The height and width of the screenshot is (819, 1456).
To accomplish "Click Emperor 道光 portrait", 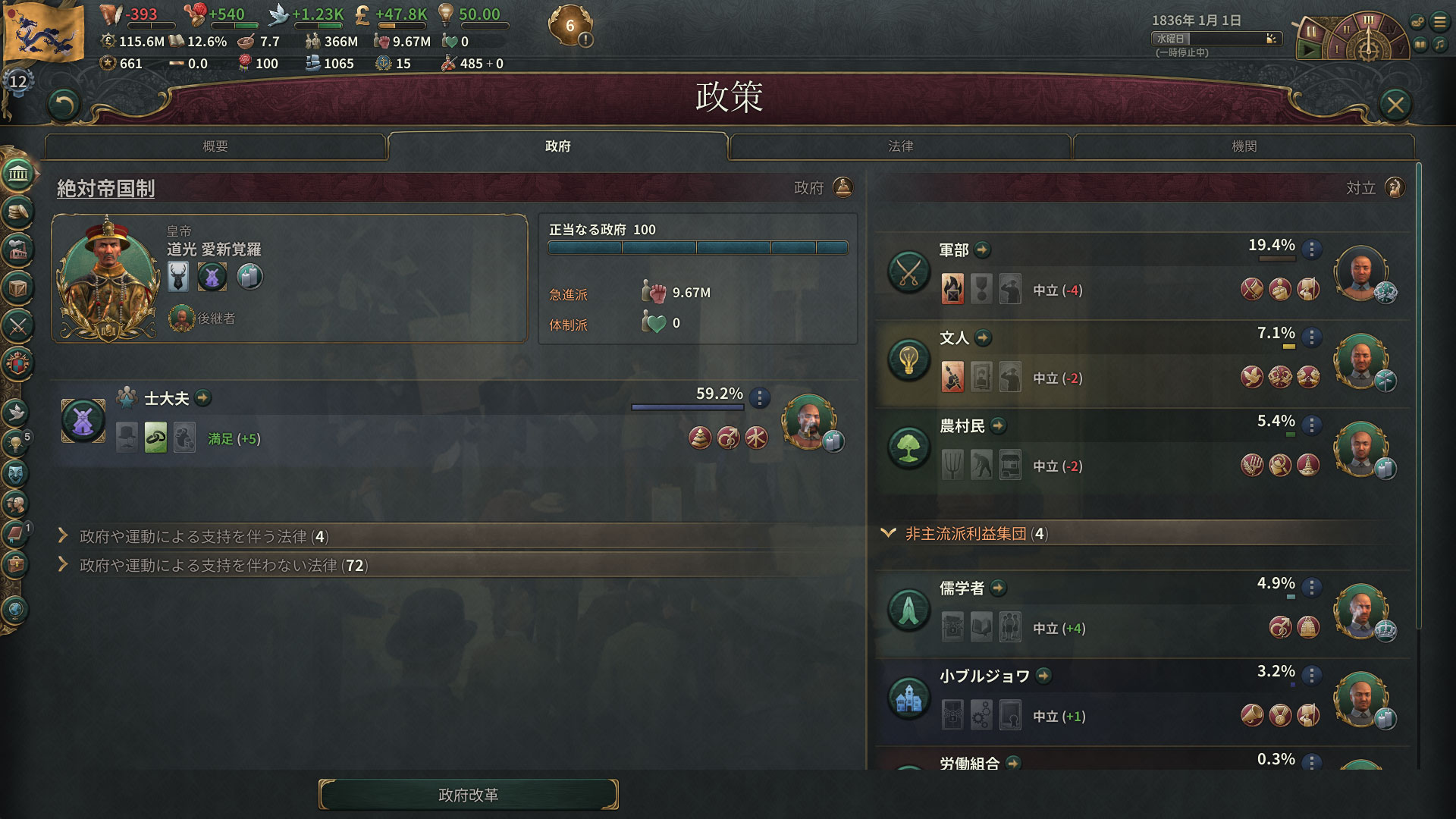I will (x=108, y=277).
